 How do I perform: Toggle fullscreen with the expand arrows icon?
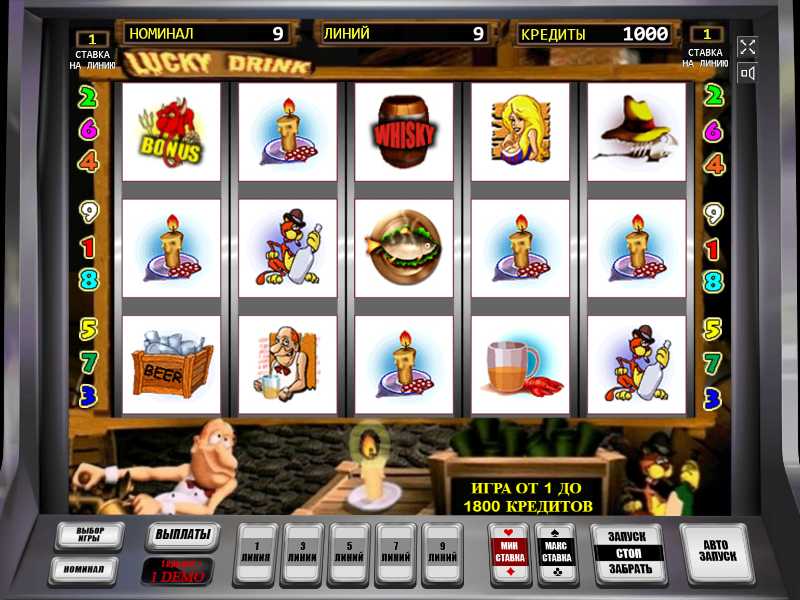747,47
